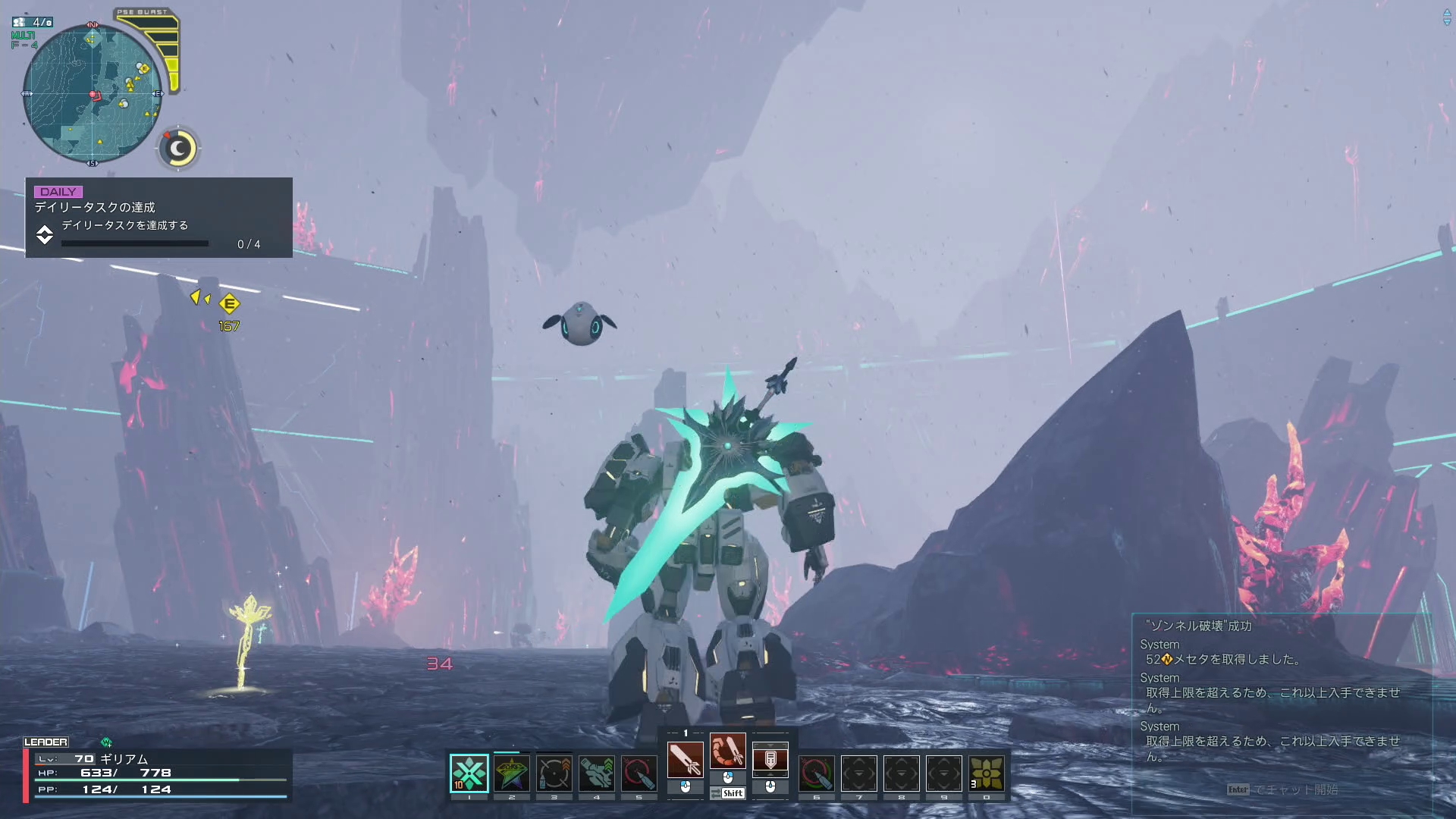Select the sword normal attack icon
Viewport: 1456px width, 819px height.
coord(685,759)
